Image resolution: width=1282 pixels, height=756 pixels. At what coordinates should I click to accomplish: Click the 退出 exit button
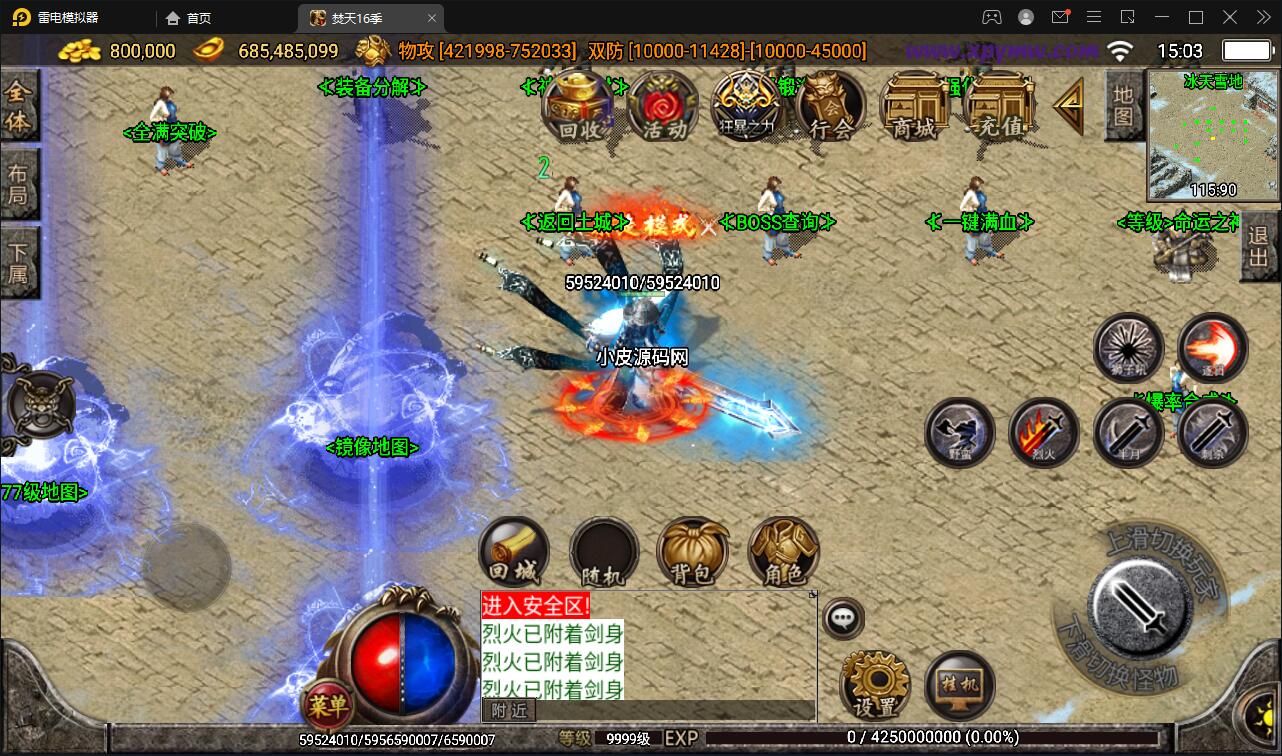(x=1259, y=252)
